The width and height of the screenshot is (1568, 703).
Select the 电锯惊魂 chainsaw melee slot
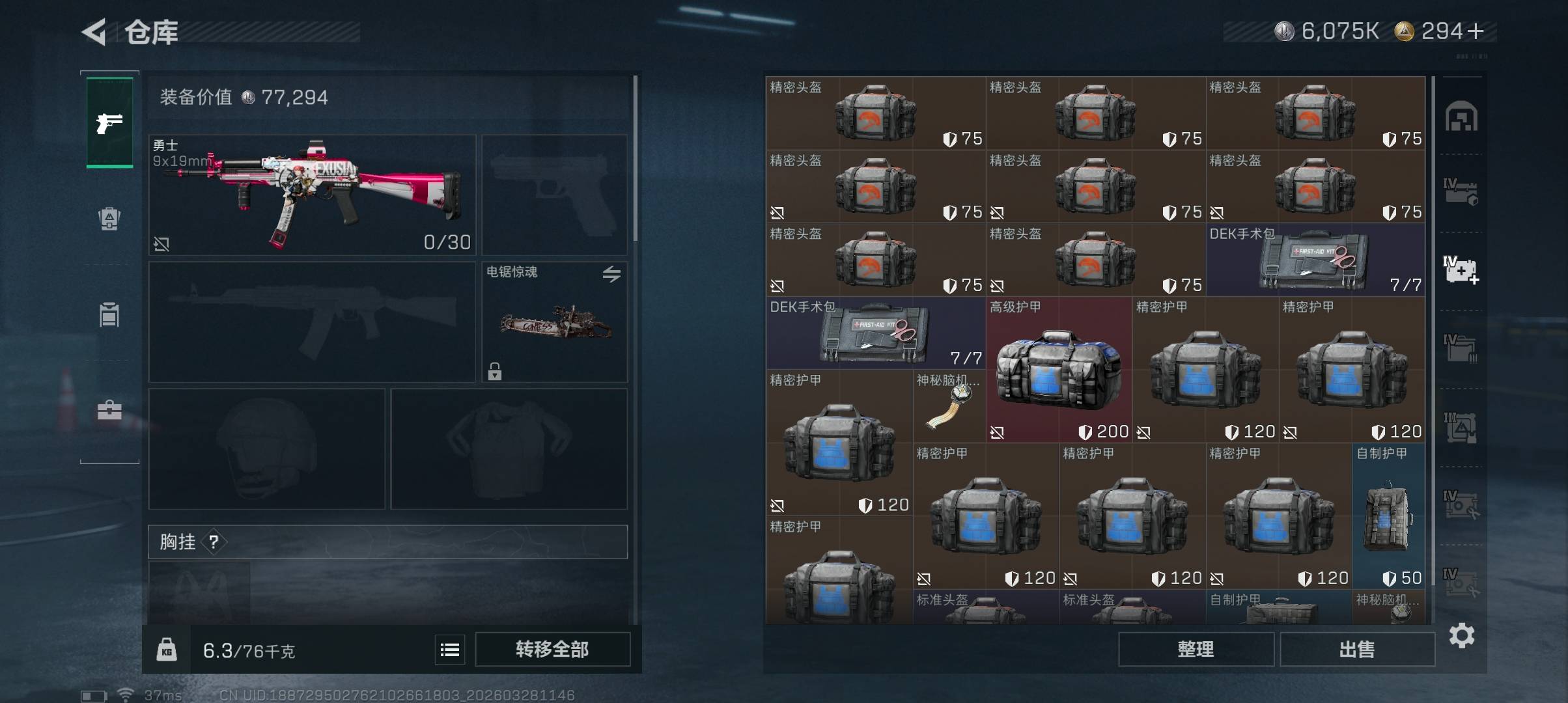pos(554,322)
